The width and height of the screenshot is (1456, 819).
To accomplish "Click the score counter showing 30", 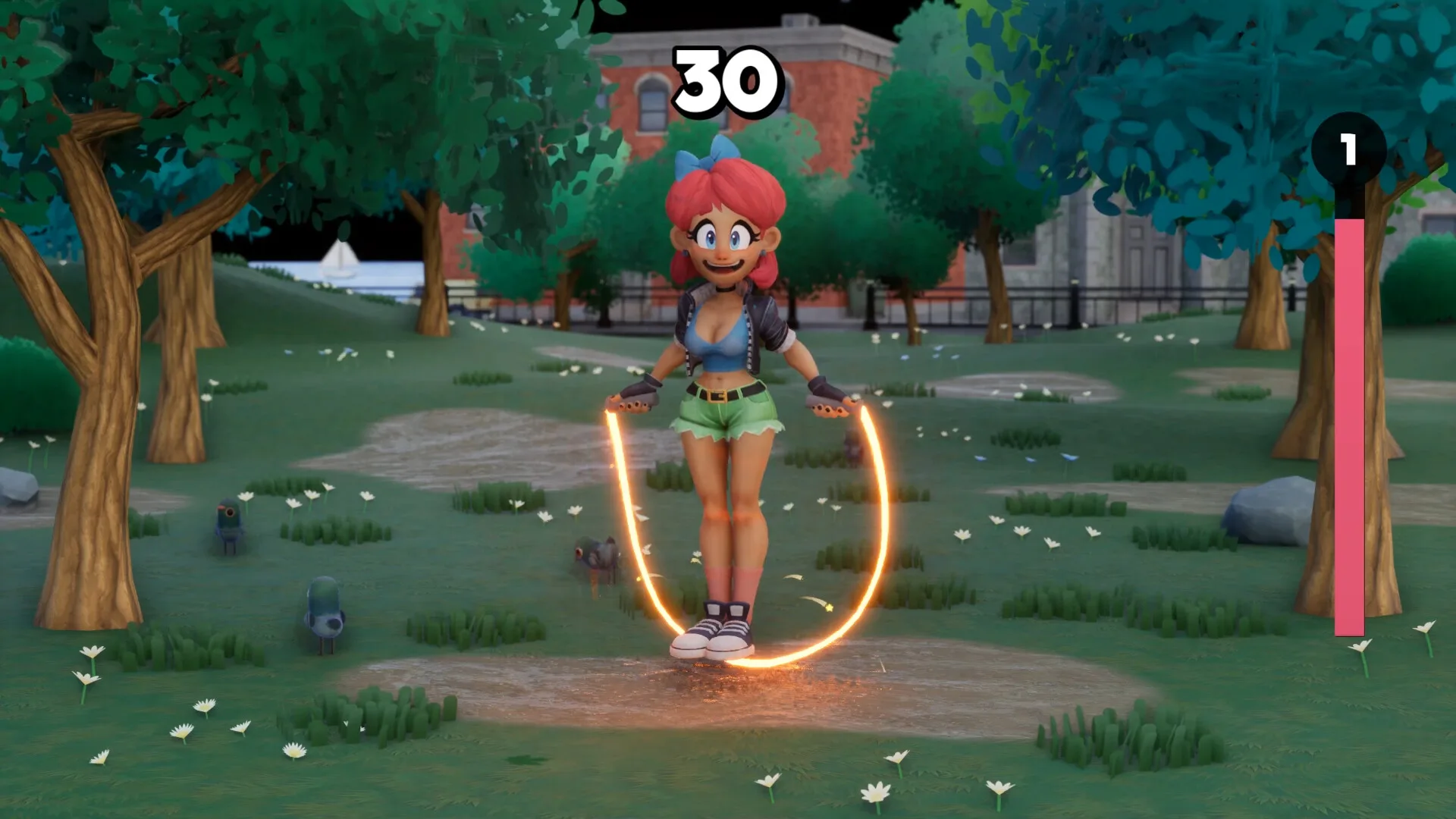I will click(x=726, y=80).
